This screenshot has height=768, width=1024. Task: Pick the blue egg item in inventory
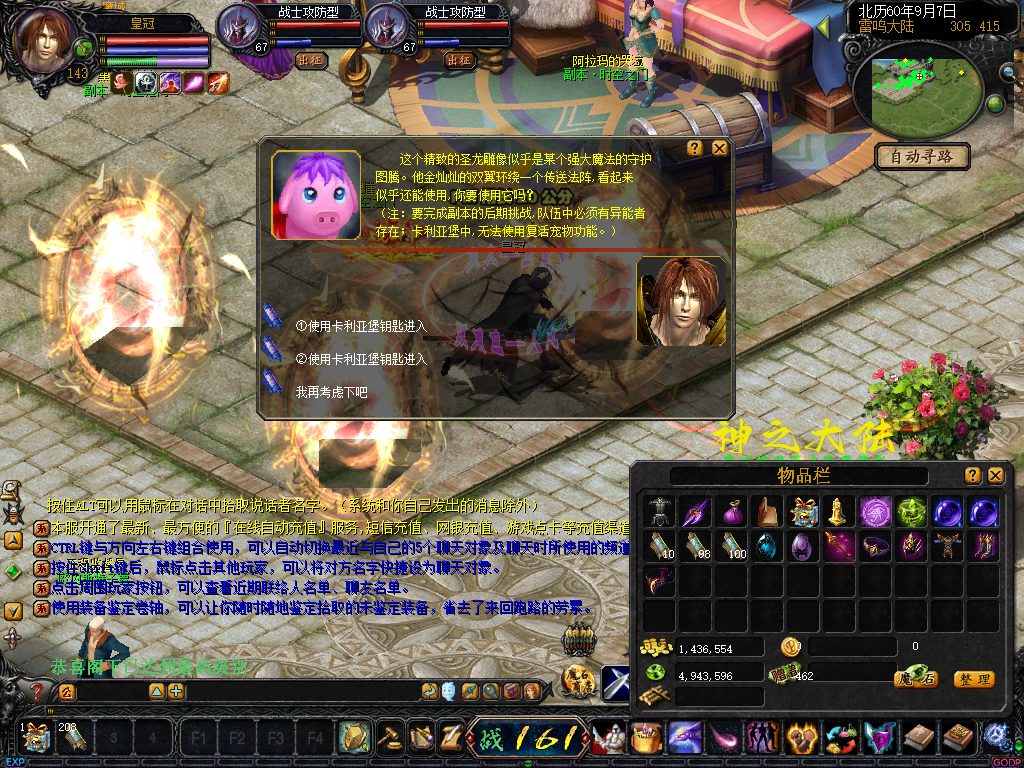click(x=766, y=546)
